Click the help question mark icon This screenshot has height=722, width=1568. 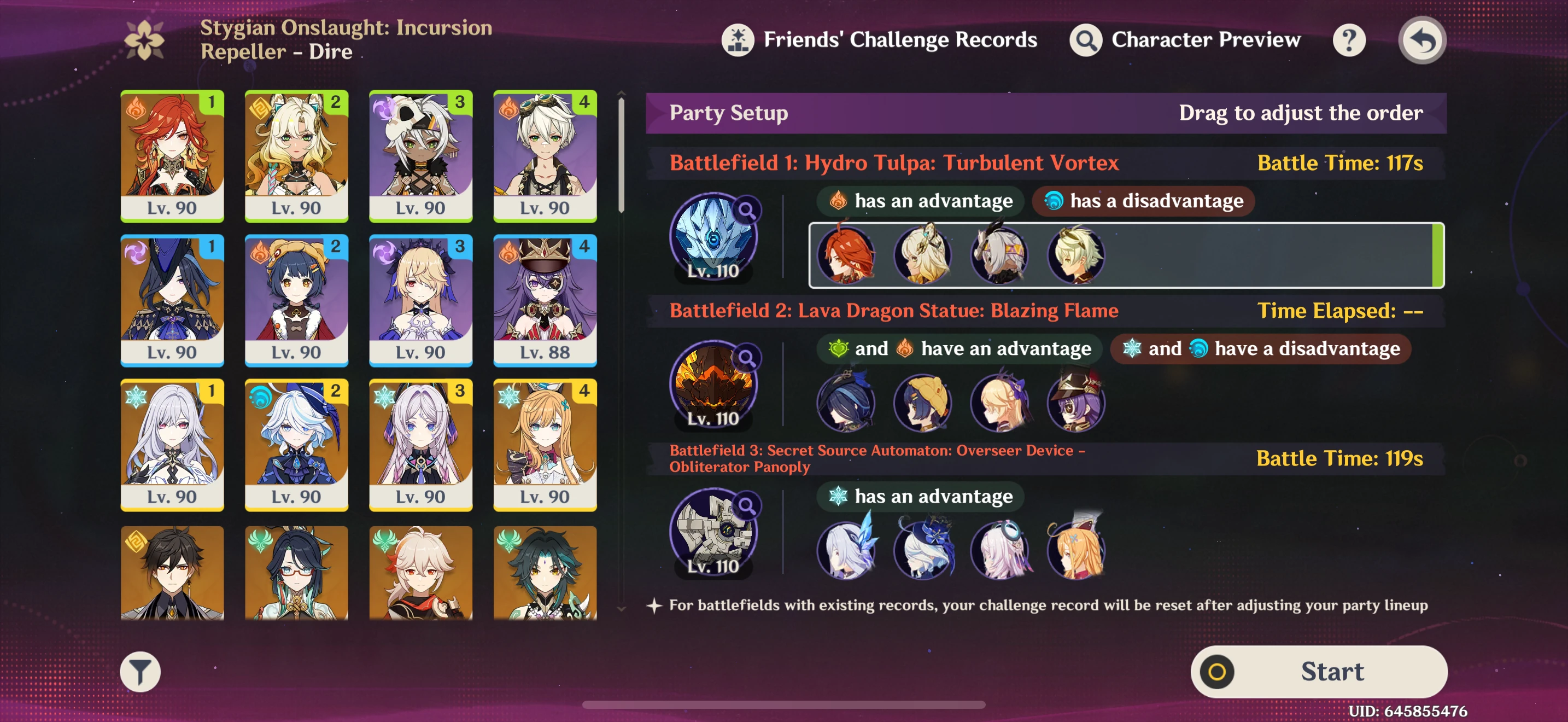pyautogui.click(x=1348, y=39)
